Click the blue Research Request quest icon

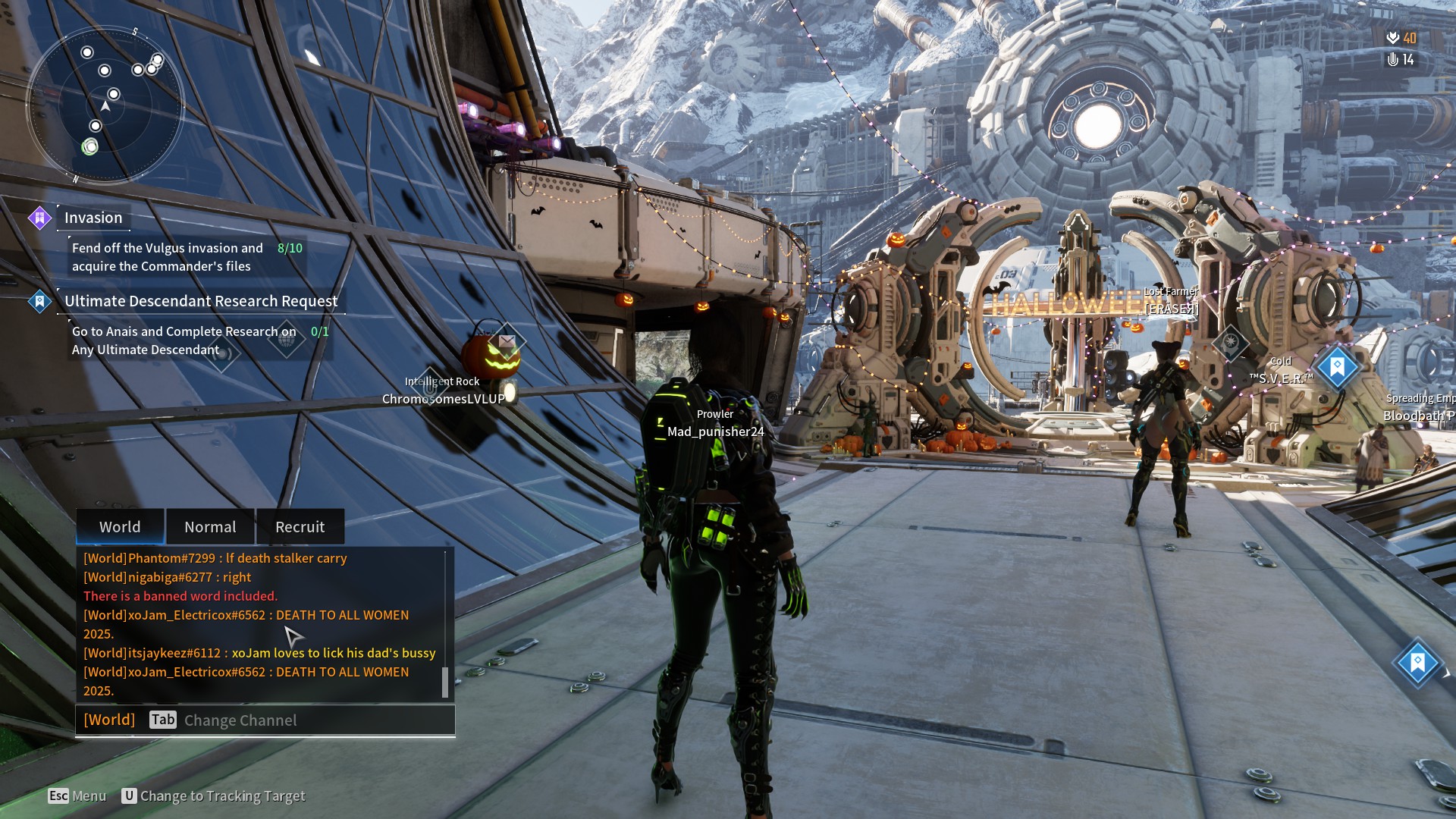(39, 302)
